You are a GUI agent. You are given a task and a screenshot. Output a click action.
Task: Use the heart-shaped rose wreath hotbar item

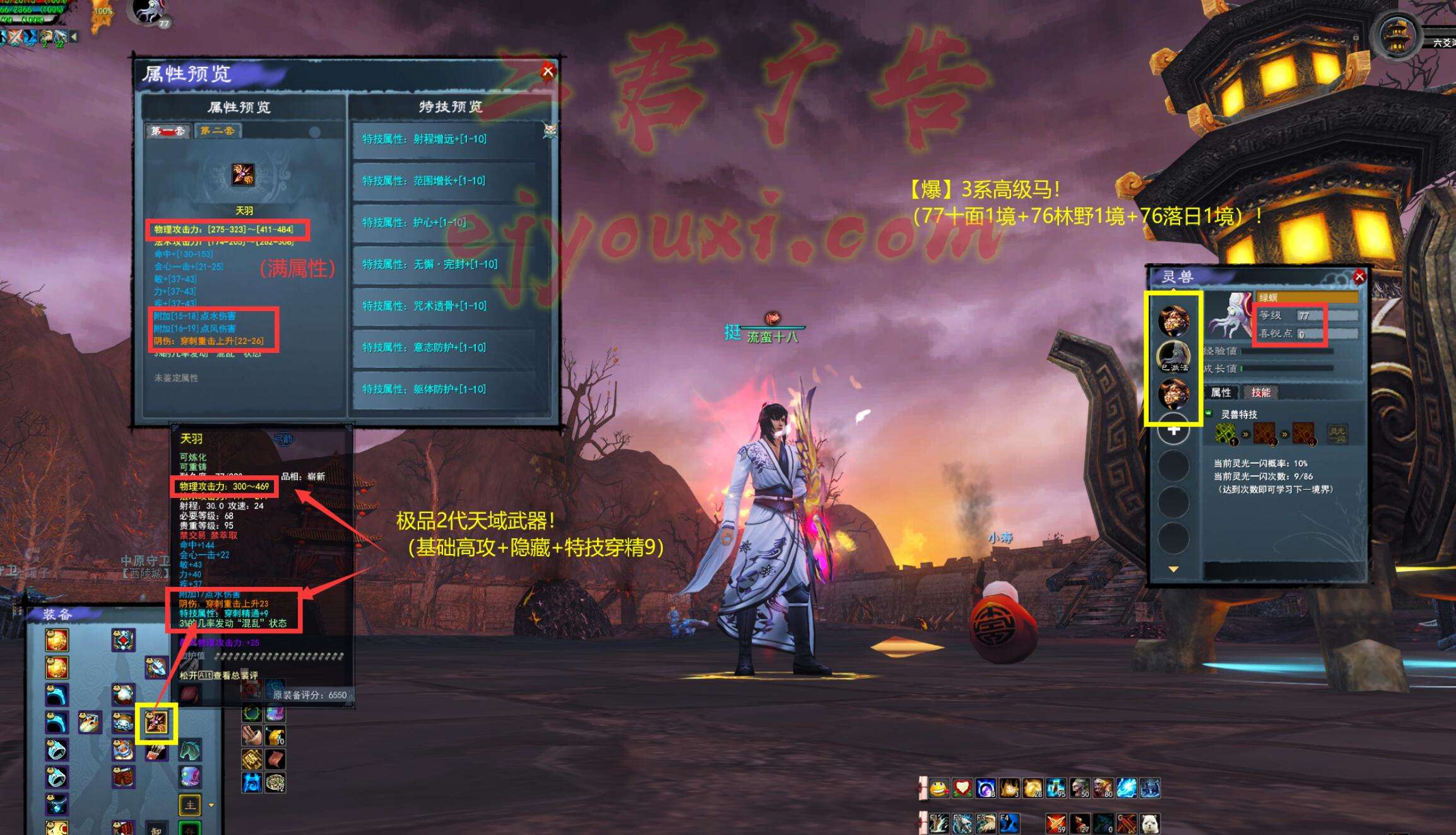click(962, 788)
